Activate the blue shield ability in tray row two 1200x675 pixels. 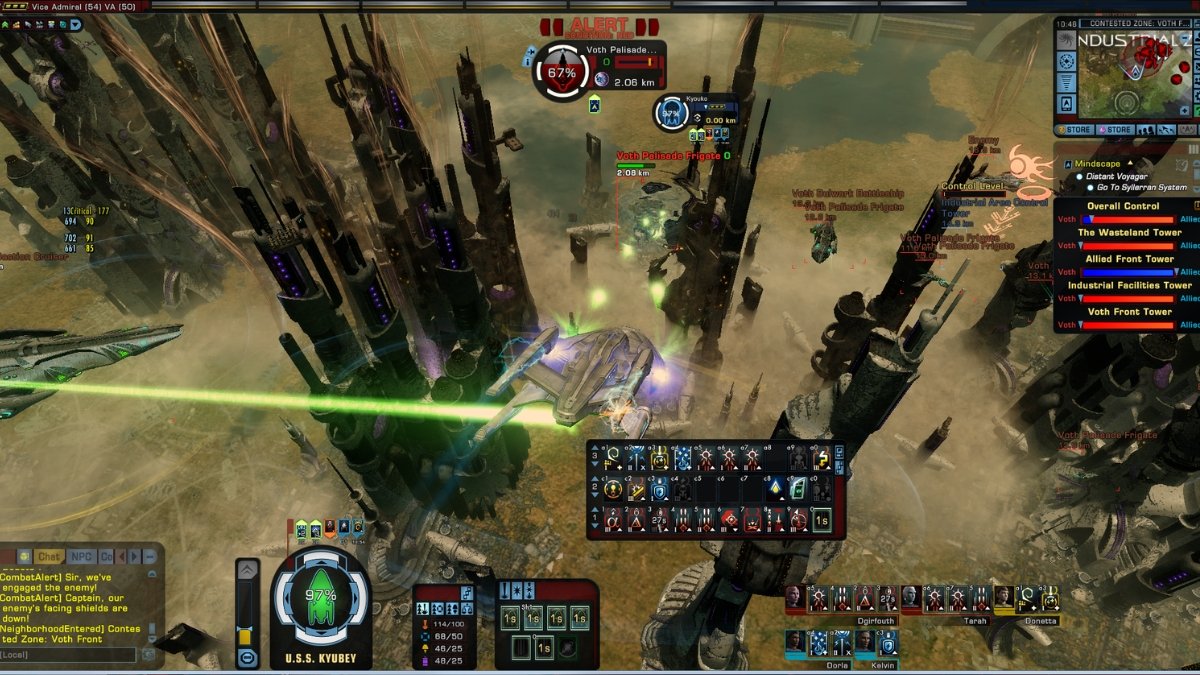(x=660, y=489)
